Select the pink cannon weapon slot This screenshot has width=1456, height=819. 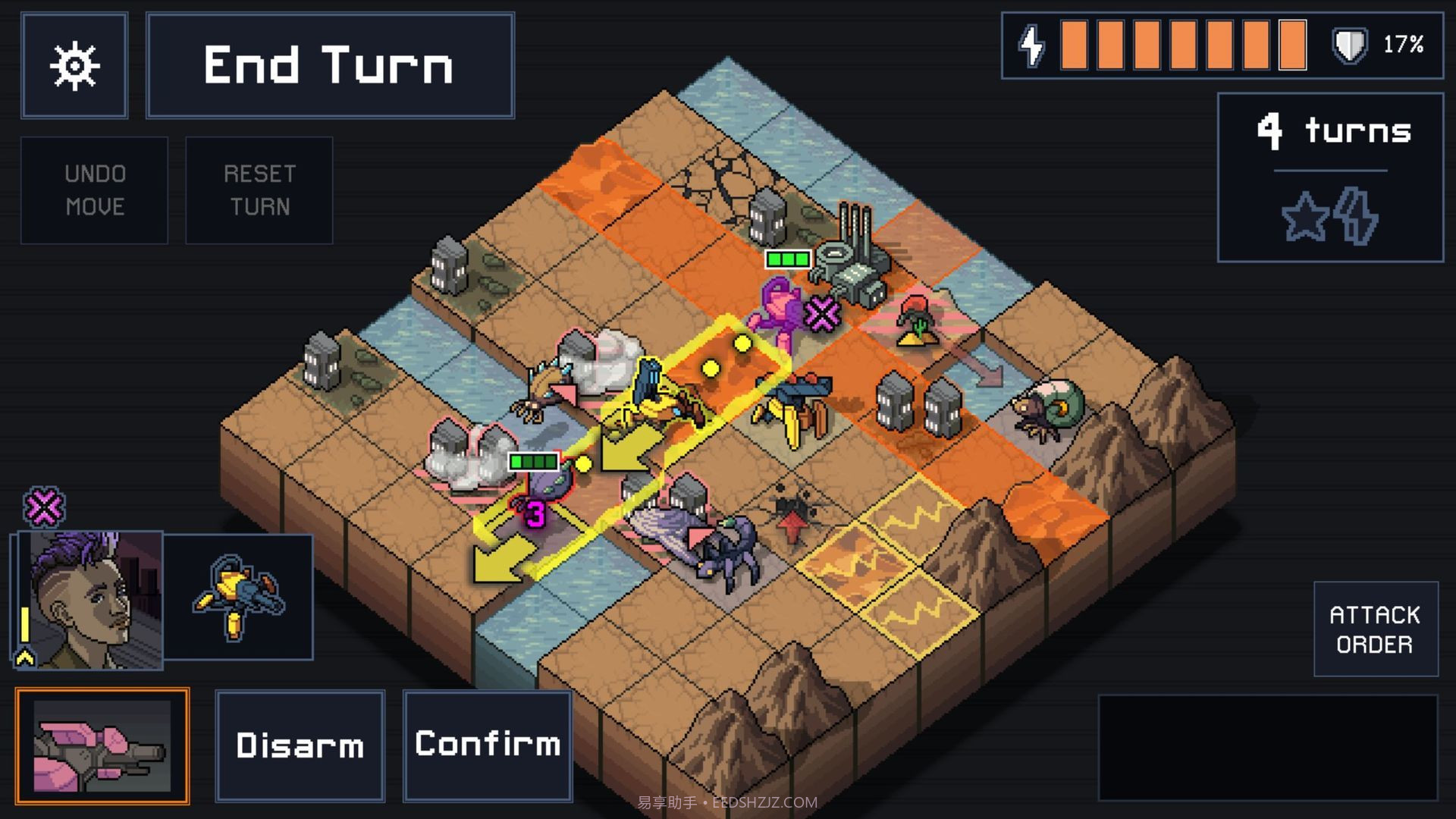(102, 745)
